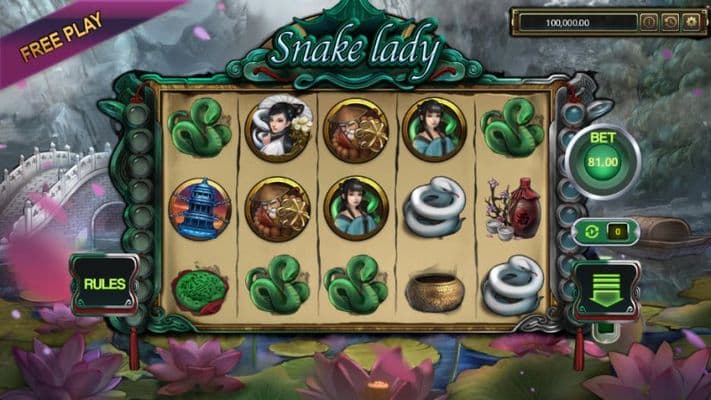Screen dimensions: 711x400
Task: Open the RULES panel
Action: pos(104,284)
